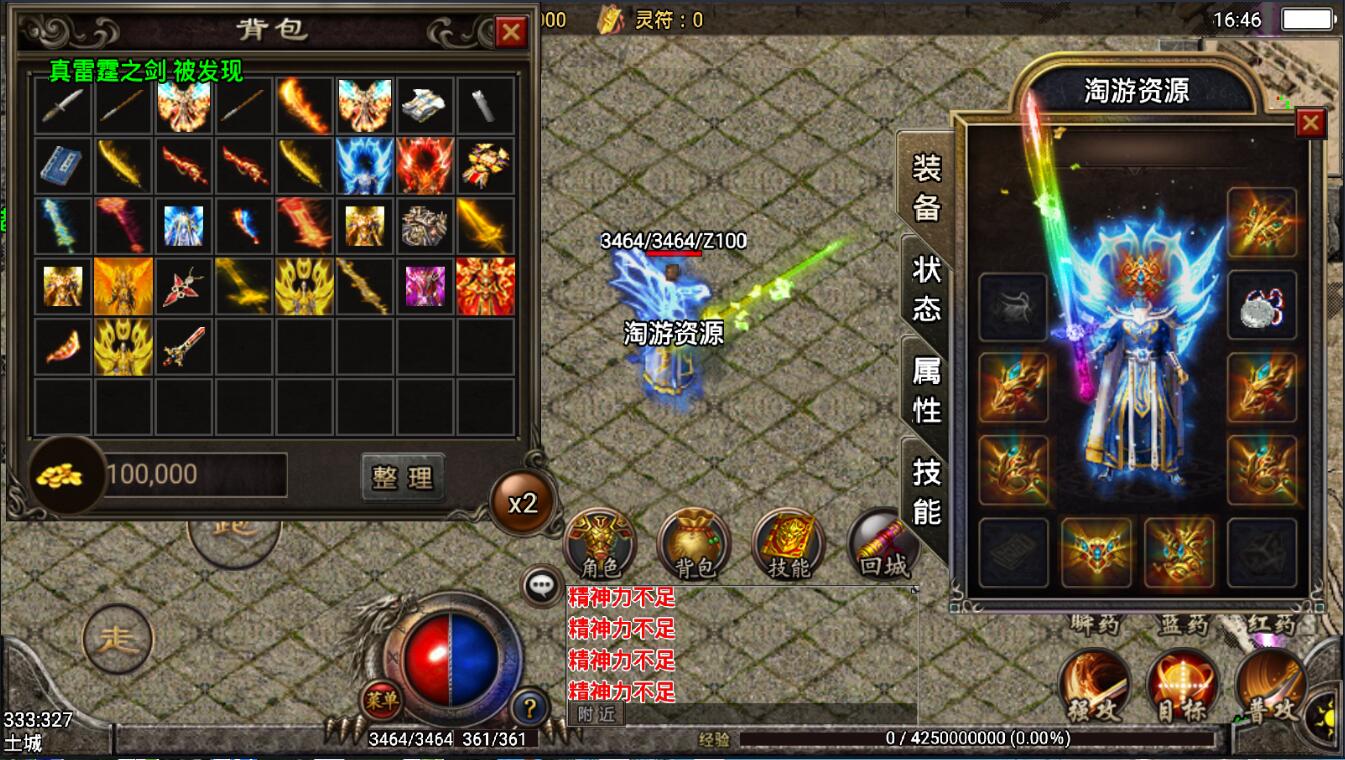The width and height of the screenshot is (1345, 760).
Task: Select the 装备 equipment tab
Action: [926, 186]
